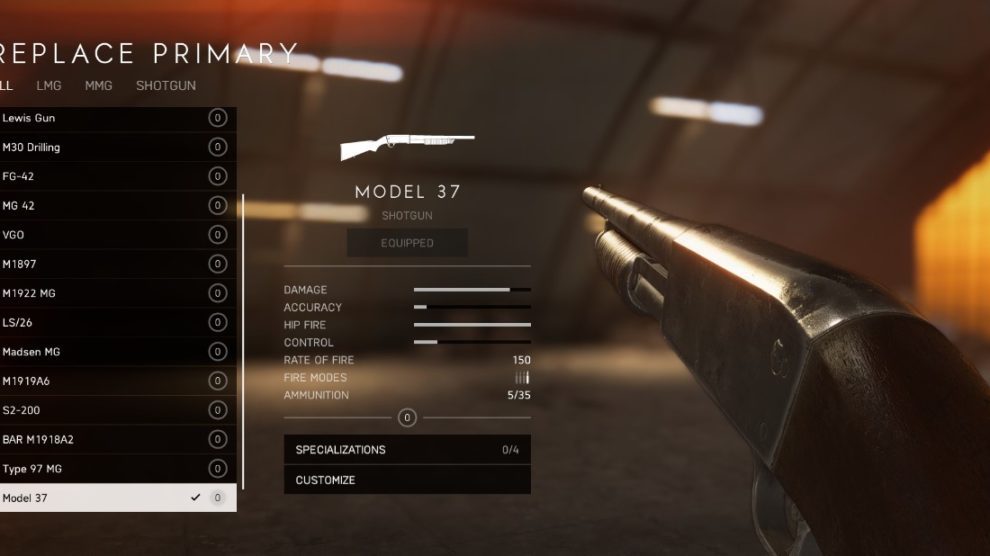
Task: Open the Specializations menu
Action: click(407, 450)
